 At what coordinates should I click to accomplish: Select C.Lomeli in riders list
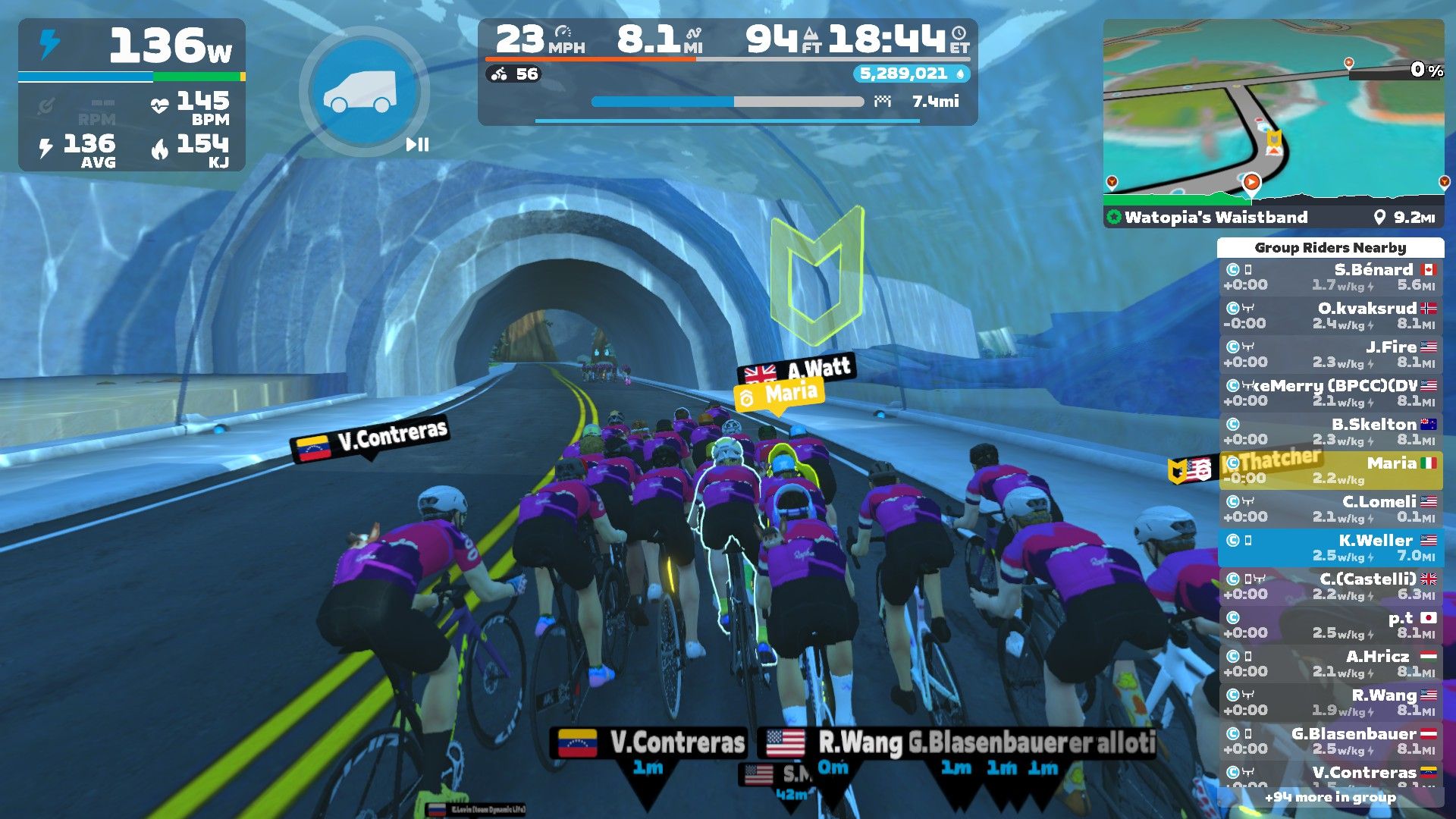point(1330,509)
